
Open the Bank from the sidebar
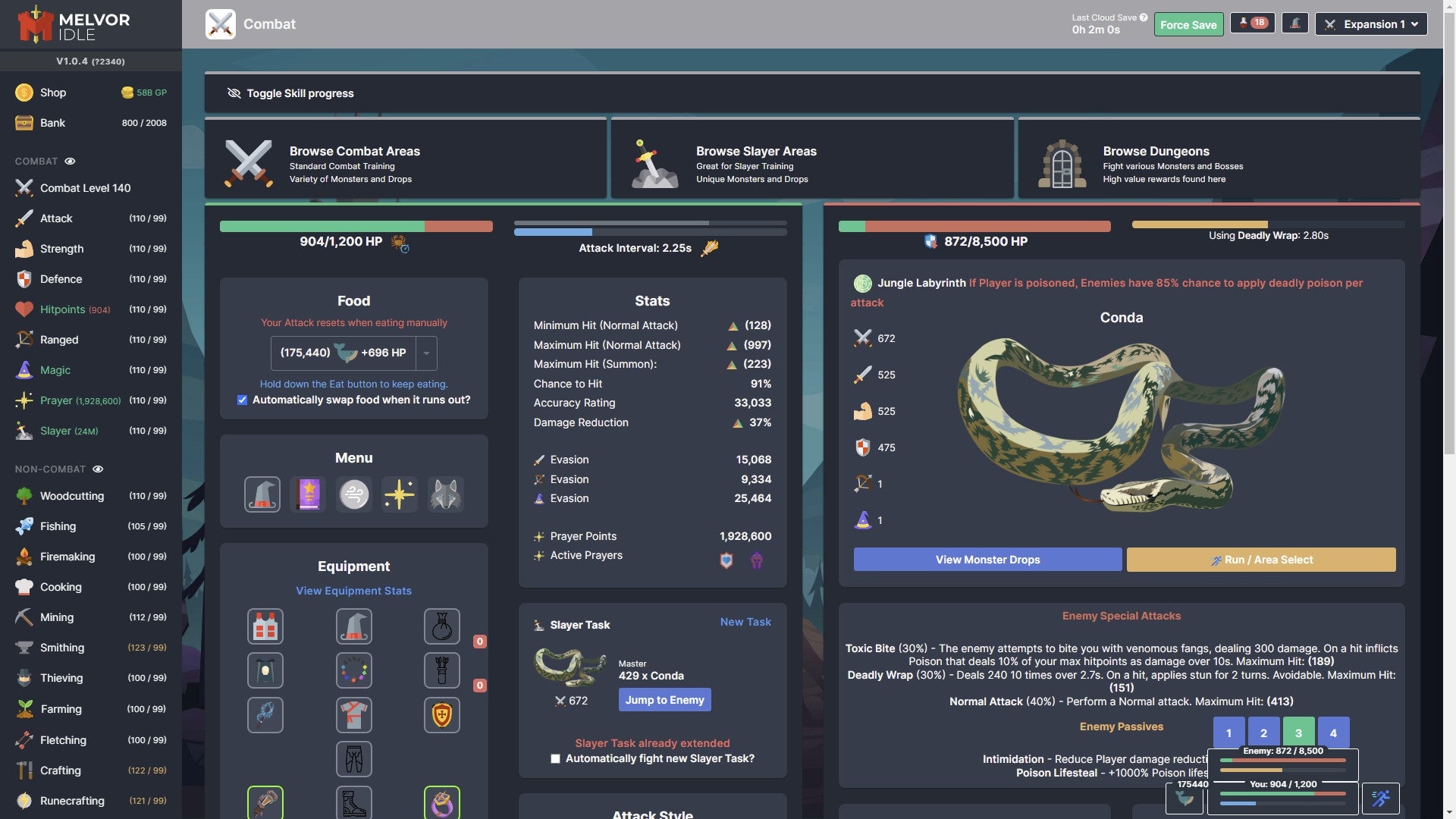52,122
